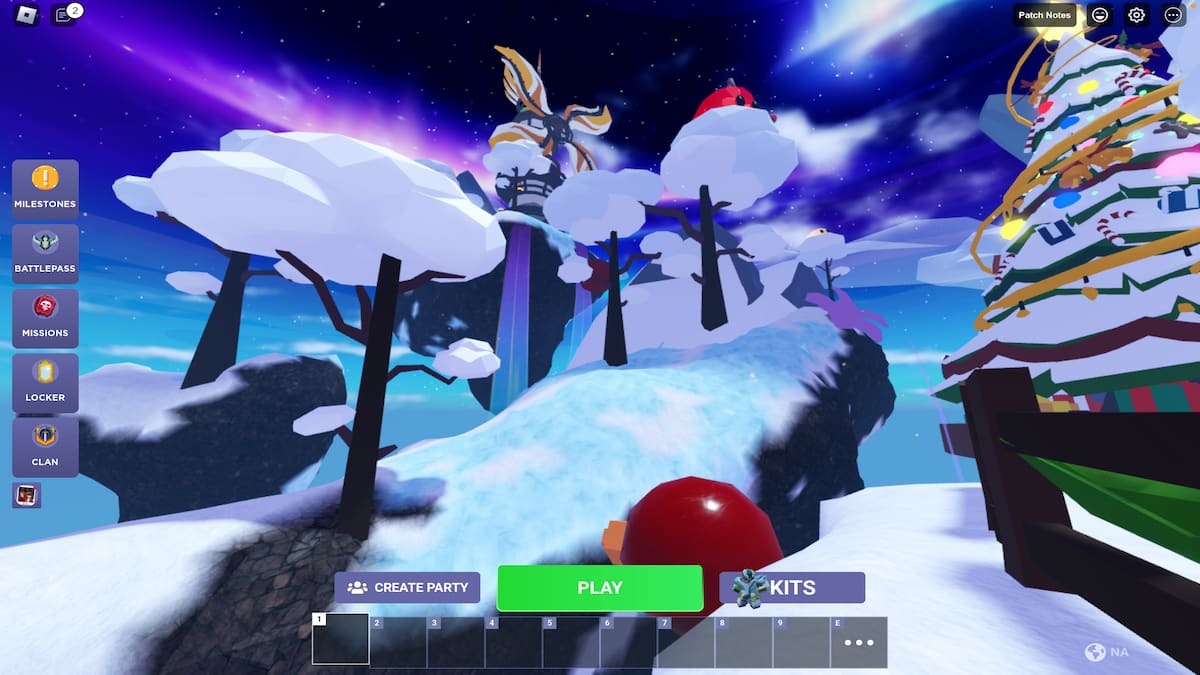
Task: Open the circled three-dot more options button
Action: (1173, 15)
